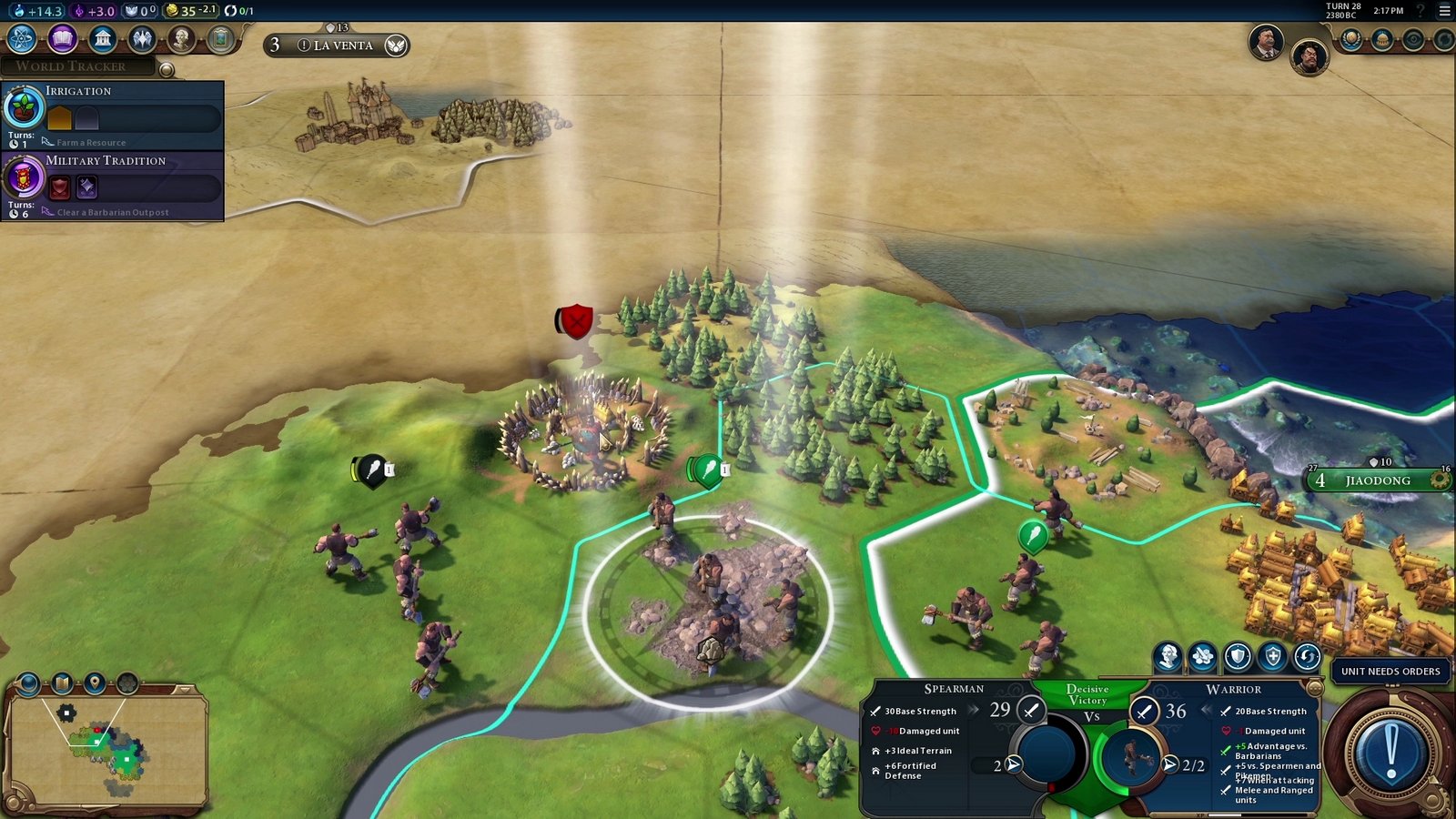Toggle Fortify Until Healed (shield cross icon)
The width and height of the screenshot is (1456, 819).
[1272, 656]
